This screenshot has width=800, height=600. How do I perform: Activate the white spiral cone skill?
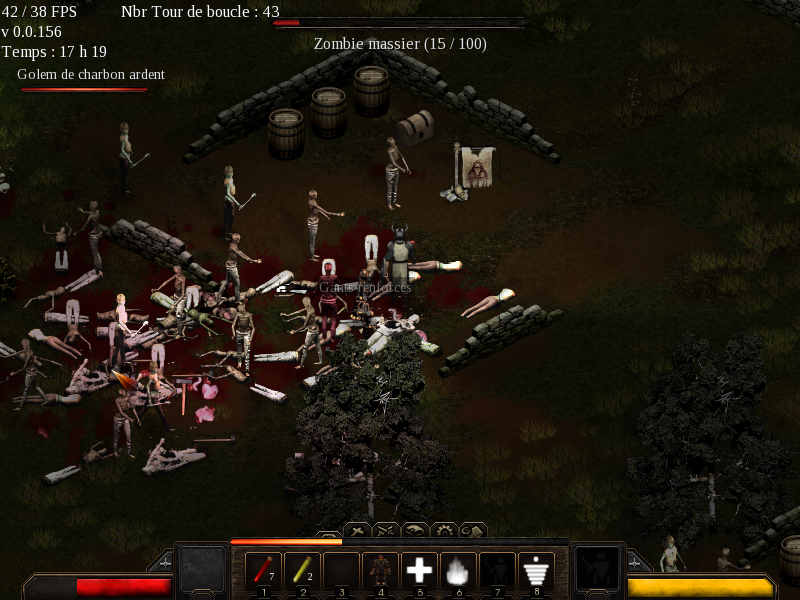tap(537, 571)
